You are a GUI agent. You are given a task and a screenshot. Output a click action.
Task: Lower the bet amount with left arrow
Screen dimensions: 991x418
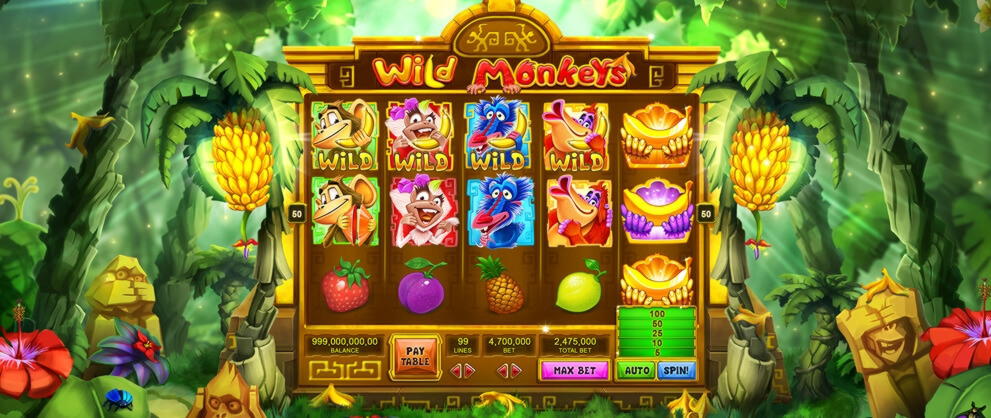coord(502,371)
